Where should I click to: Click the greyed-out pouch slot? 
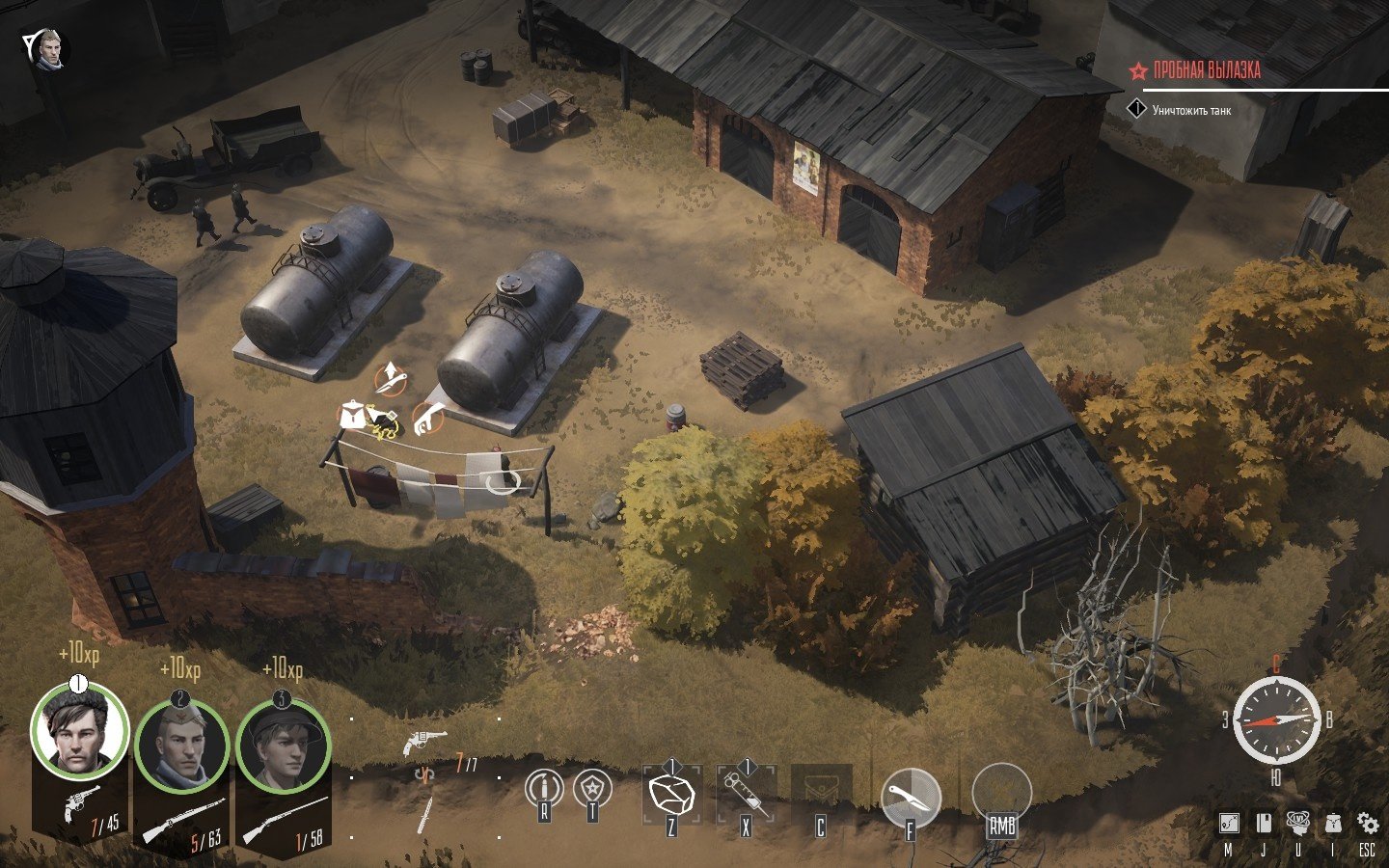pos(821,794)
